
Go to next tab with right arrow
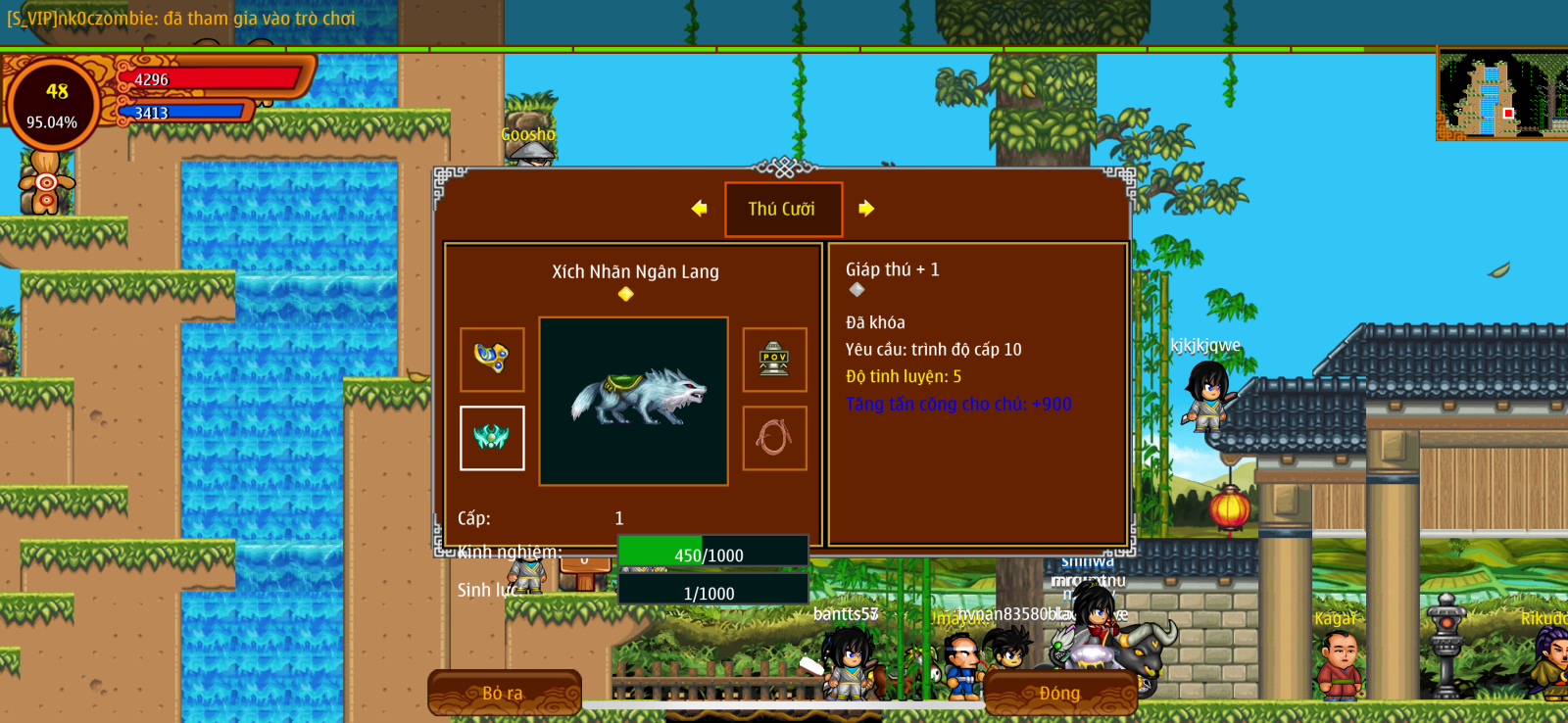click(x=866, y=209)
